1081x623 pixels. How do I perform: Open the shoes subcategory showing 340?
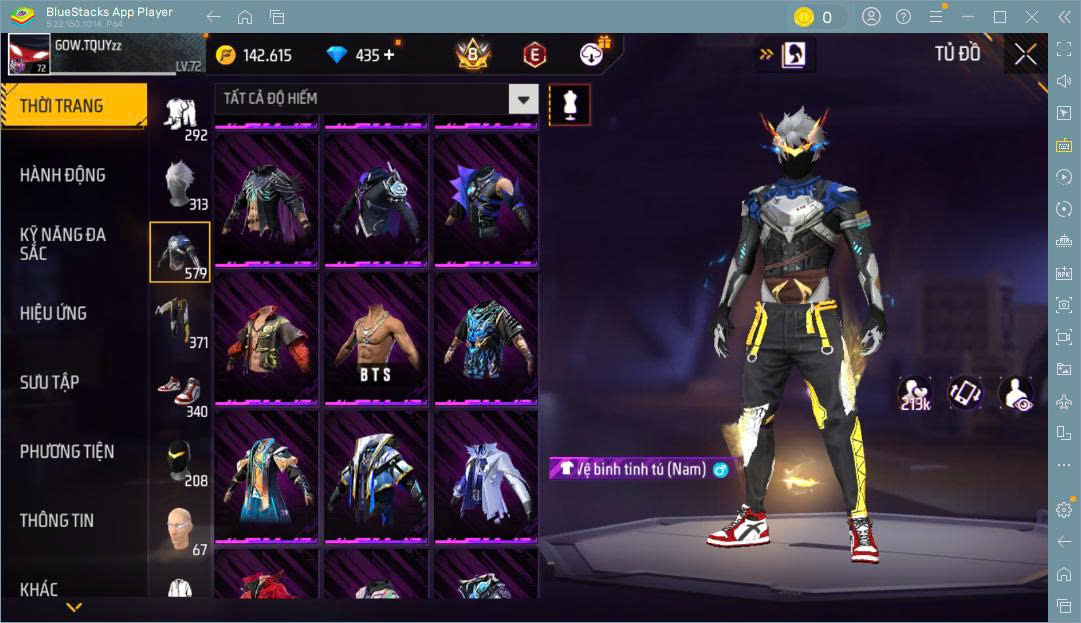pyautogui.click(x=180, y=393)
